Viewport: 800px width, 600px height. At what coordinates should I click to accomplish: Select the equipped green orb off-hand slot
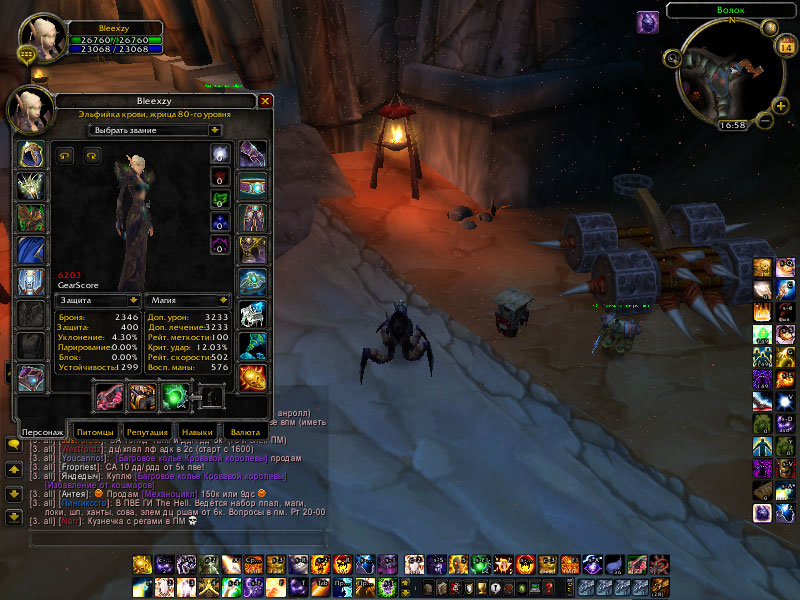point(175,397)
